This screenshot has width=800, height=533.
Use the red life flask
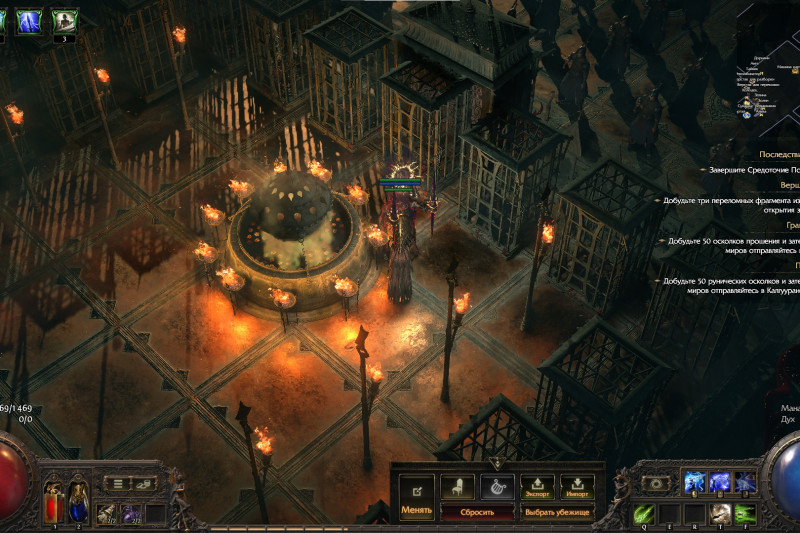tap(53, 500)
